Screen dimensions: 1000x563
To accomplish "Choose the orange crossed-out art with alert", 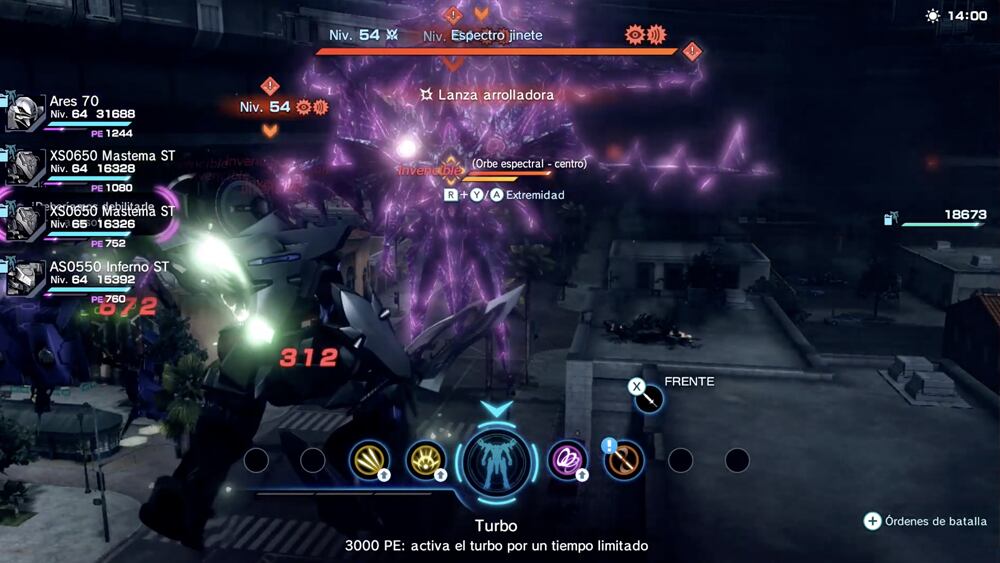I will [x=625, y=460].
